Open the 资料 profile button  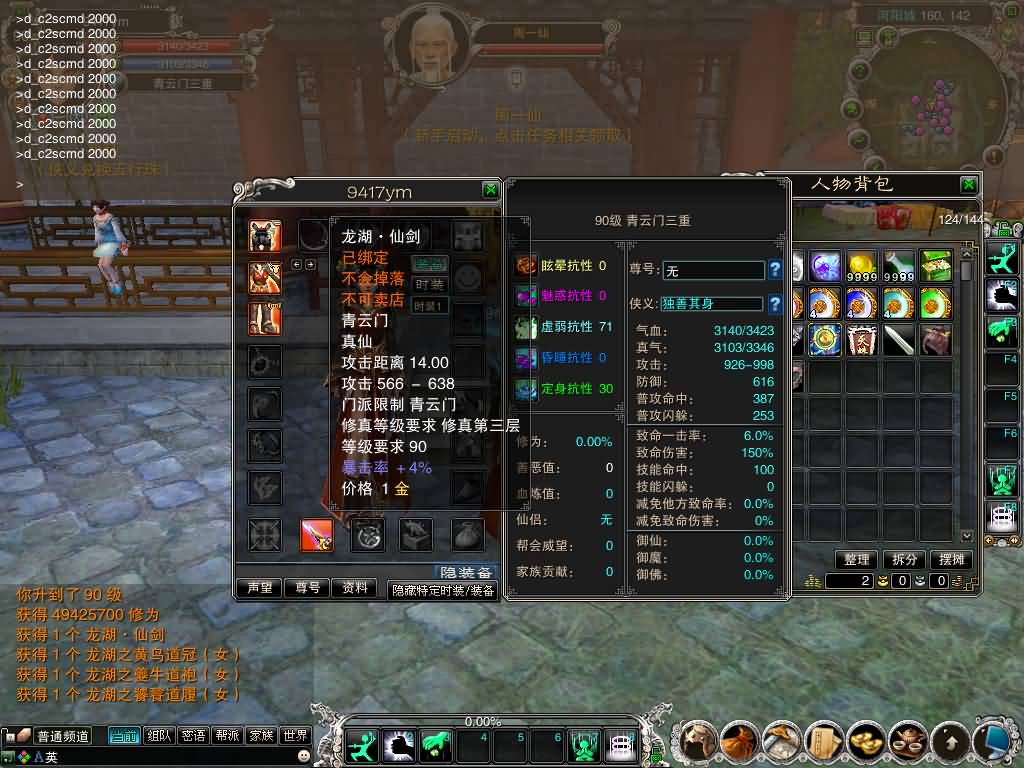click(355, 588)
